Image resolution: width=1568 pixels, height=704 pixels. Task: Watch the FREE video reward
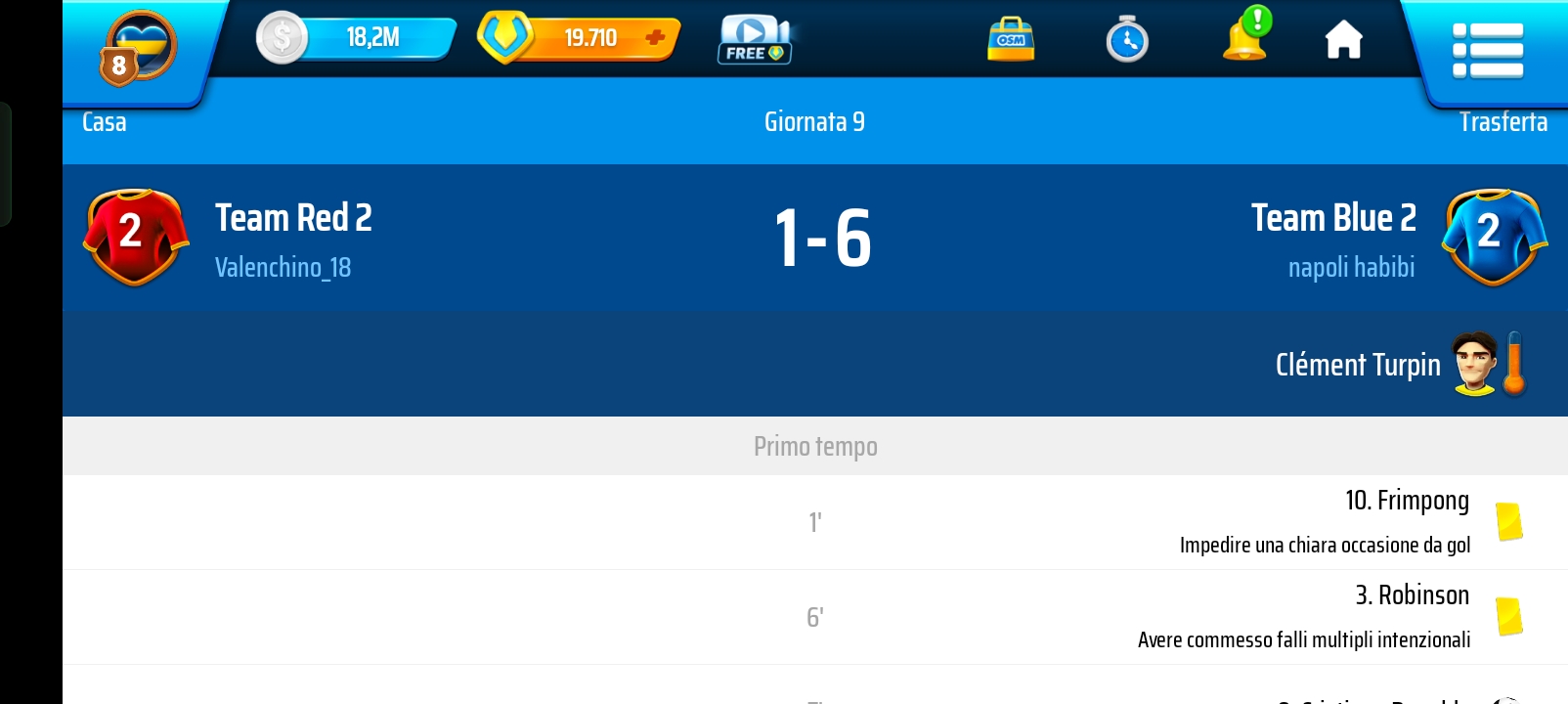coord(754,40)
